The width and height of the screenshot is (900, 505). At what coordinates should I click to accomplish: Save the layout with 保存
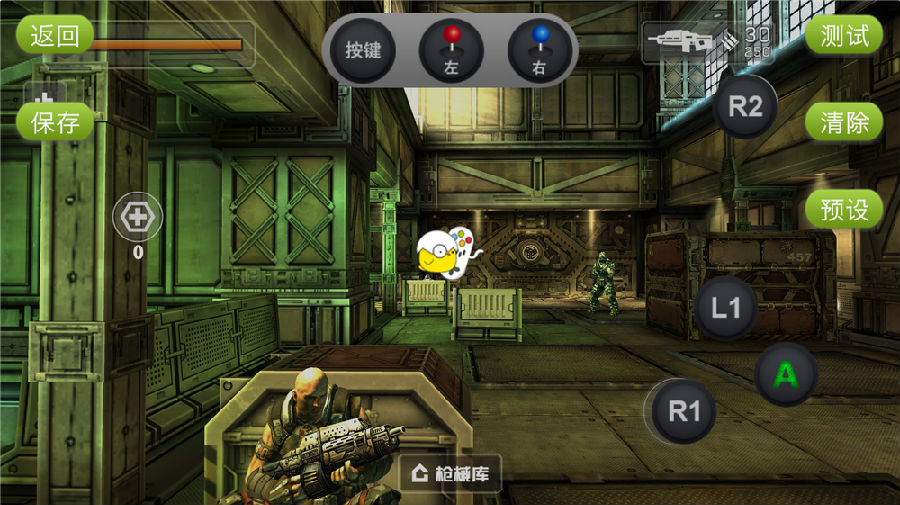[x=54, y=123]
